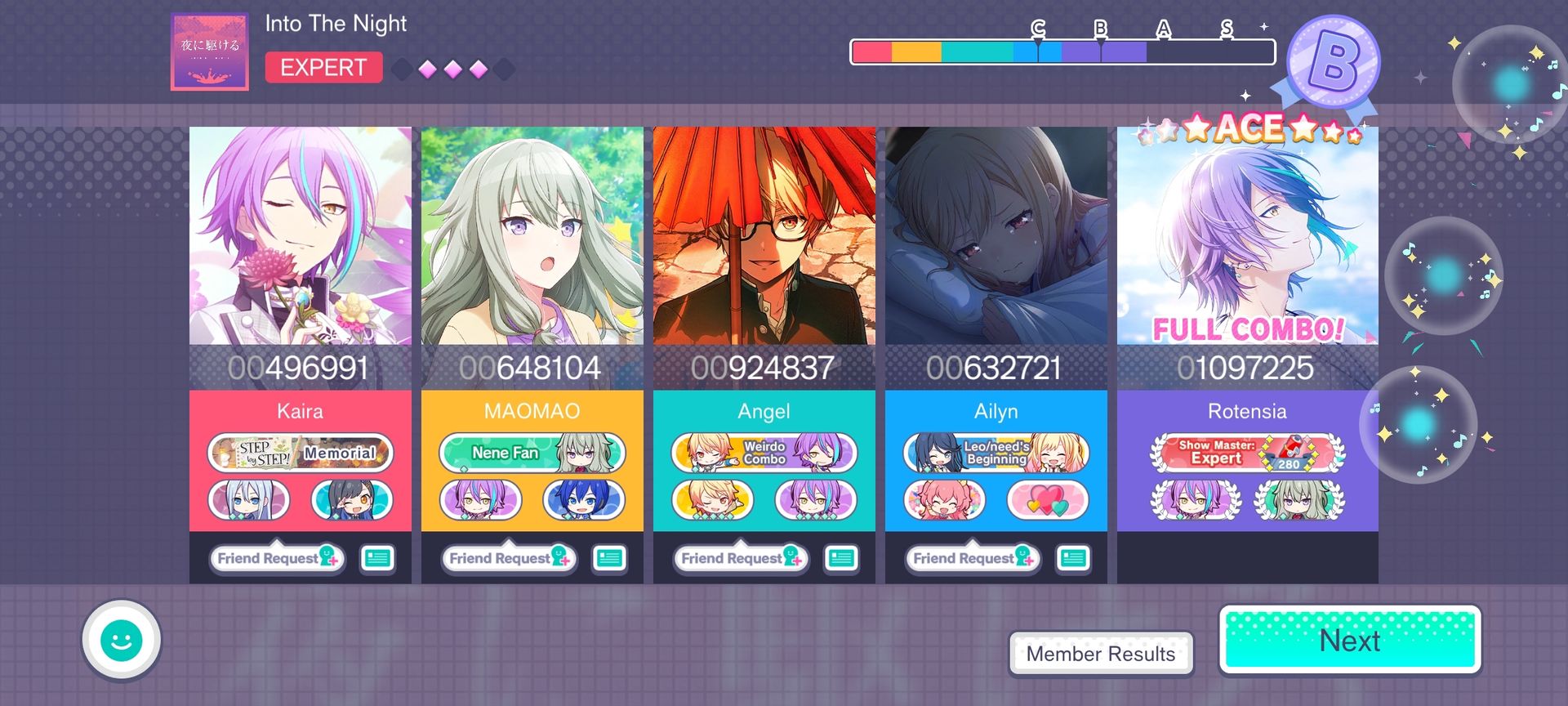
Task: Open the smiley emote button
Action: click(121, 641)
